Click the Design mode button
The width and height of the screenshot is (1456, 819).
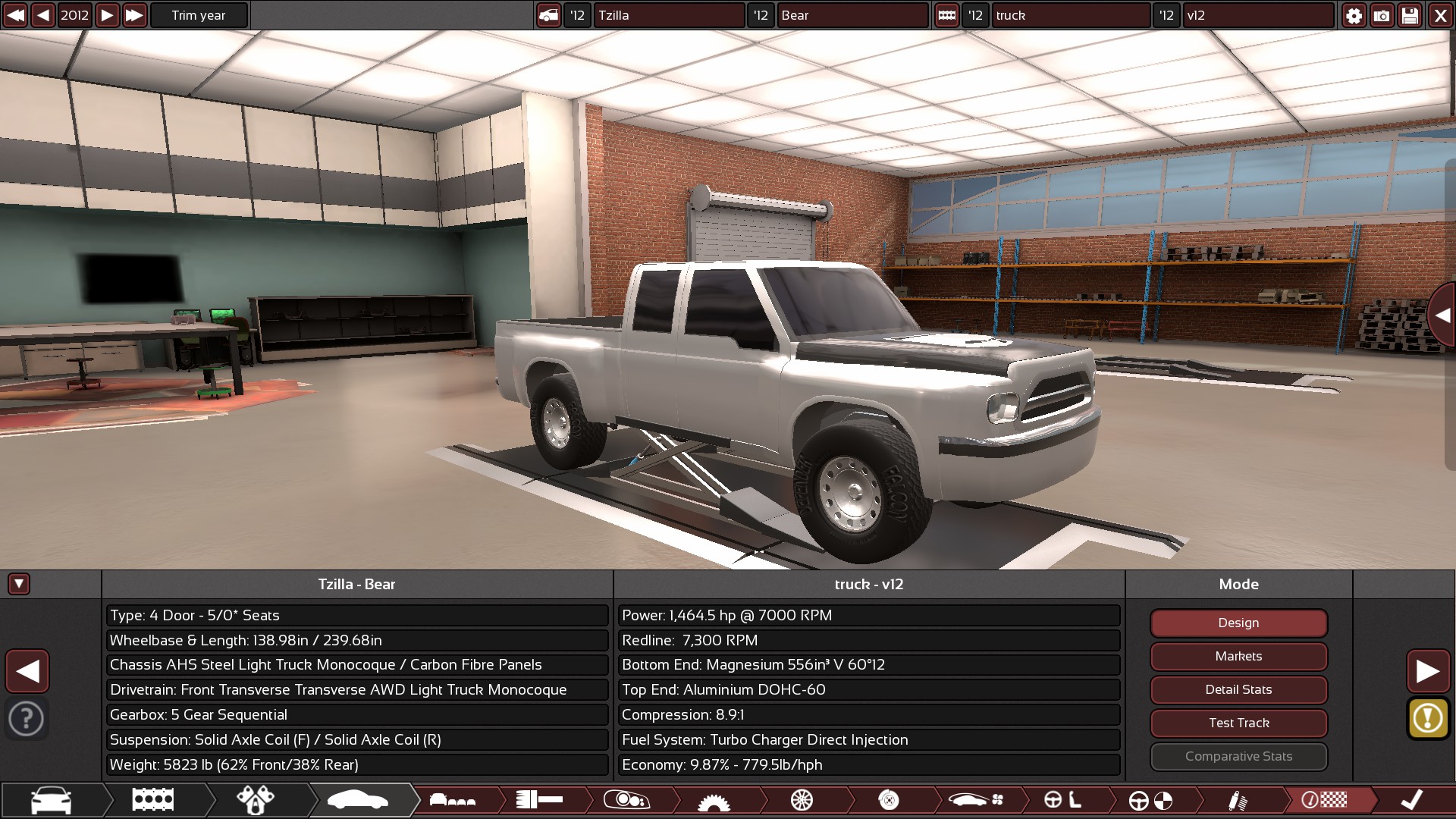1238,623
